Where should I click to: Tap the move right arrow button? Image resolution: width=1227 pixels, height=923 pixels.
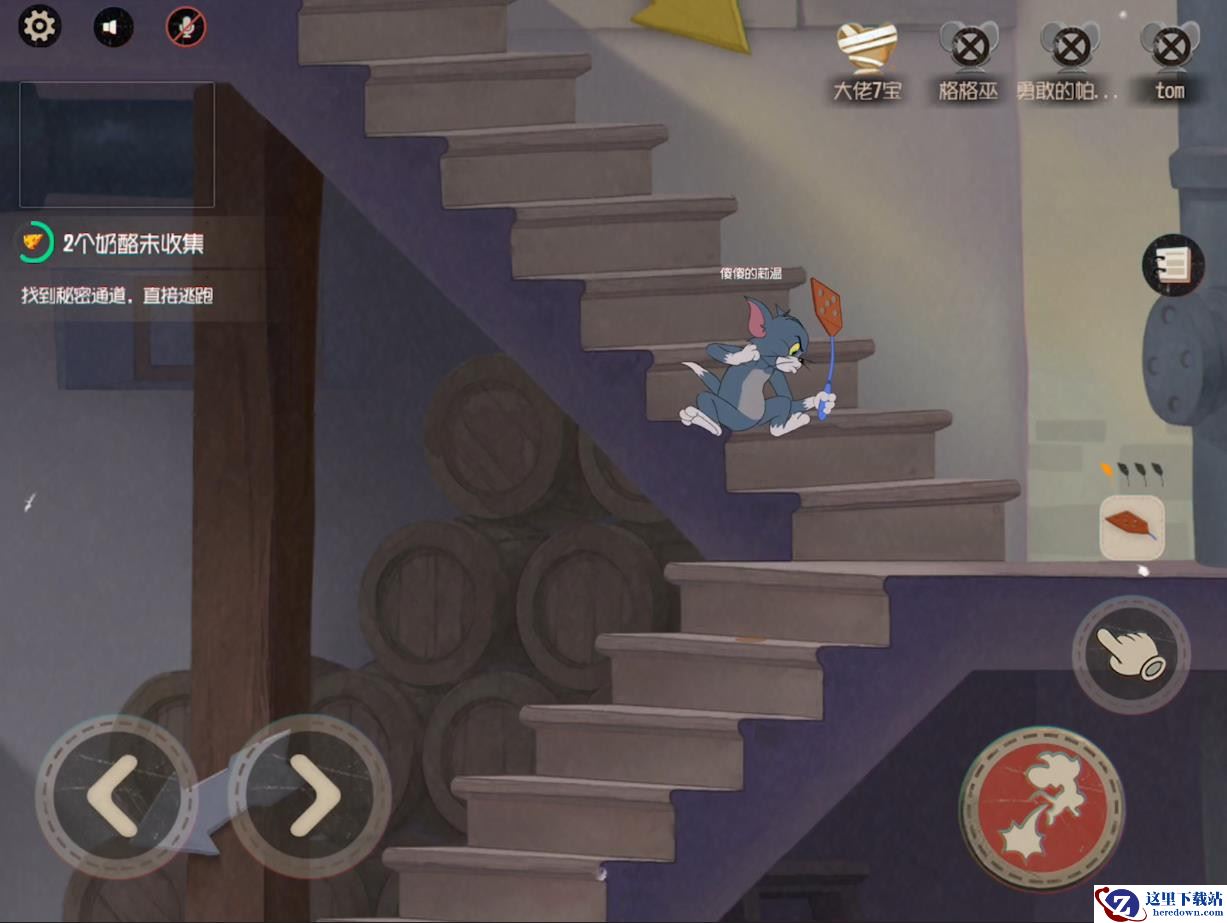tap(311, 796)
